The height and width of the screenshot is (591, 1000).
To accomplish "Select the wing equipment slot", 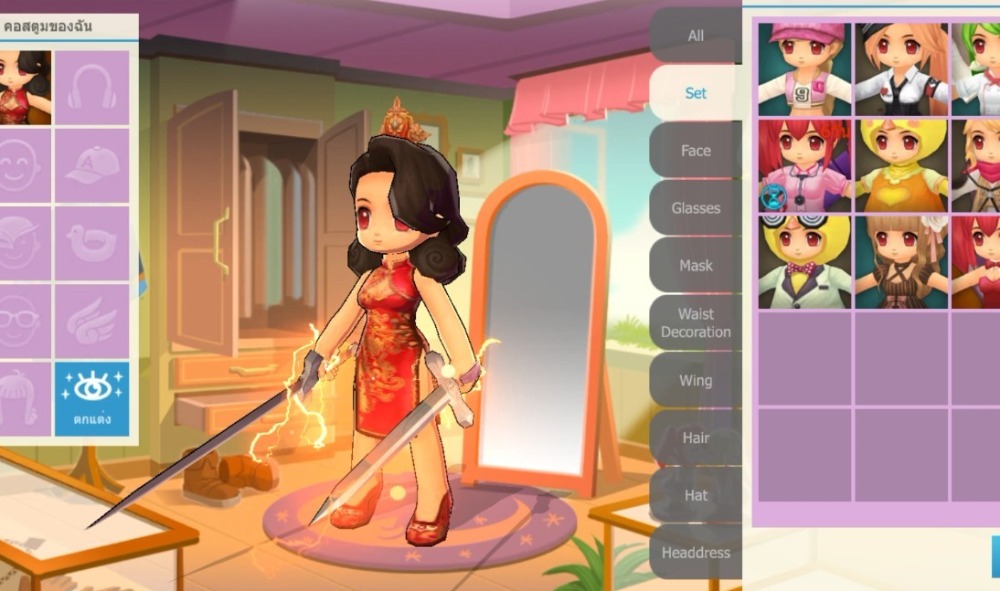I will [92, 321].
